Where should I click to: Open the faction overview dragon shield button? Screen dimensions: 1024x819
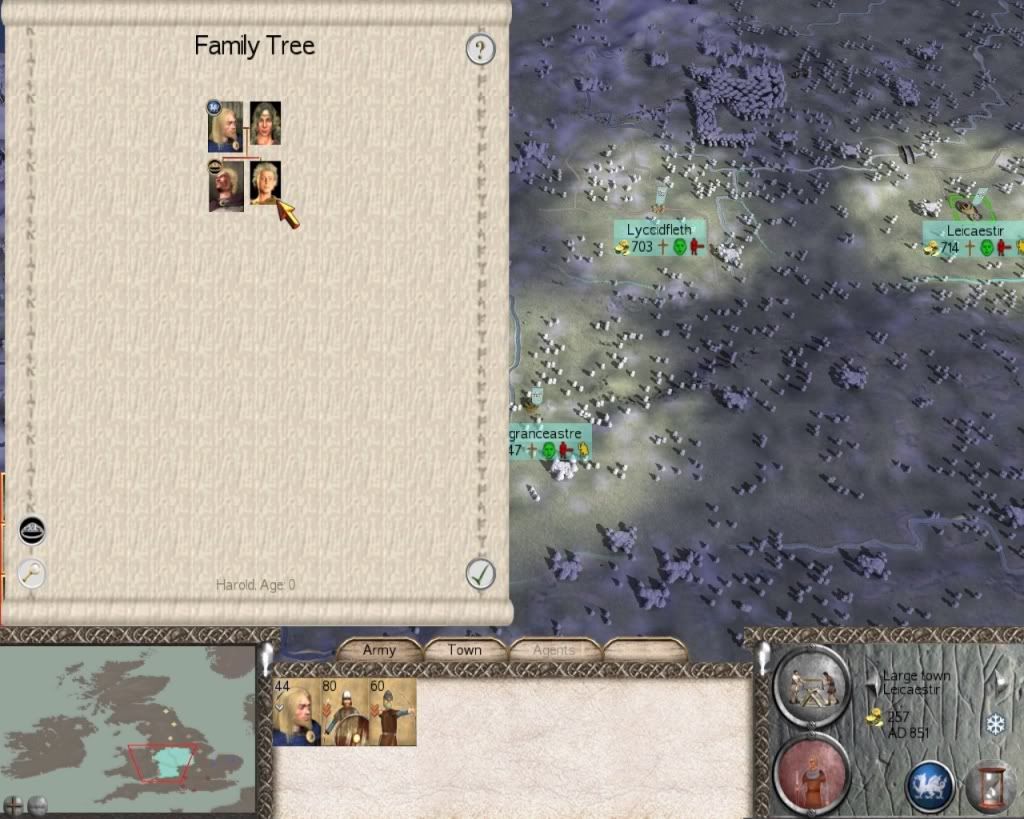point(929,785)
